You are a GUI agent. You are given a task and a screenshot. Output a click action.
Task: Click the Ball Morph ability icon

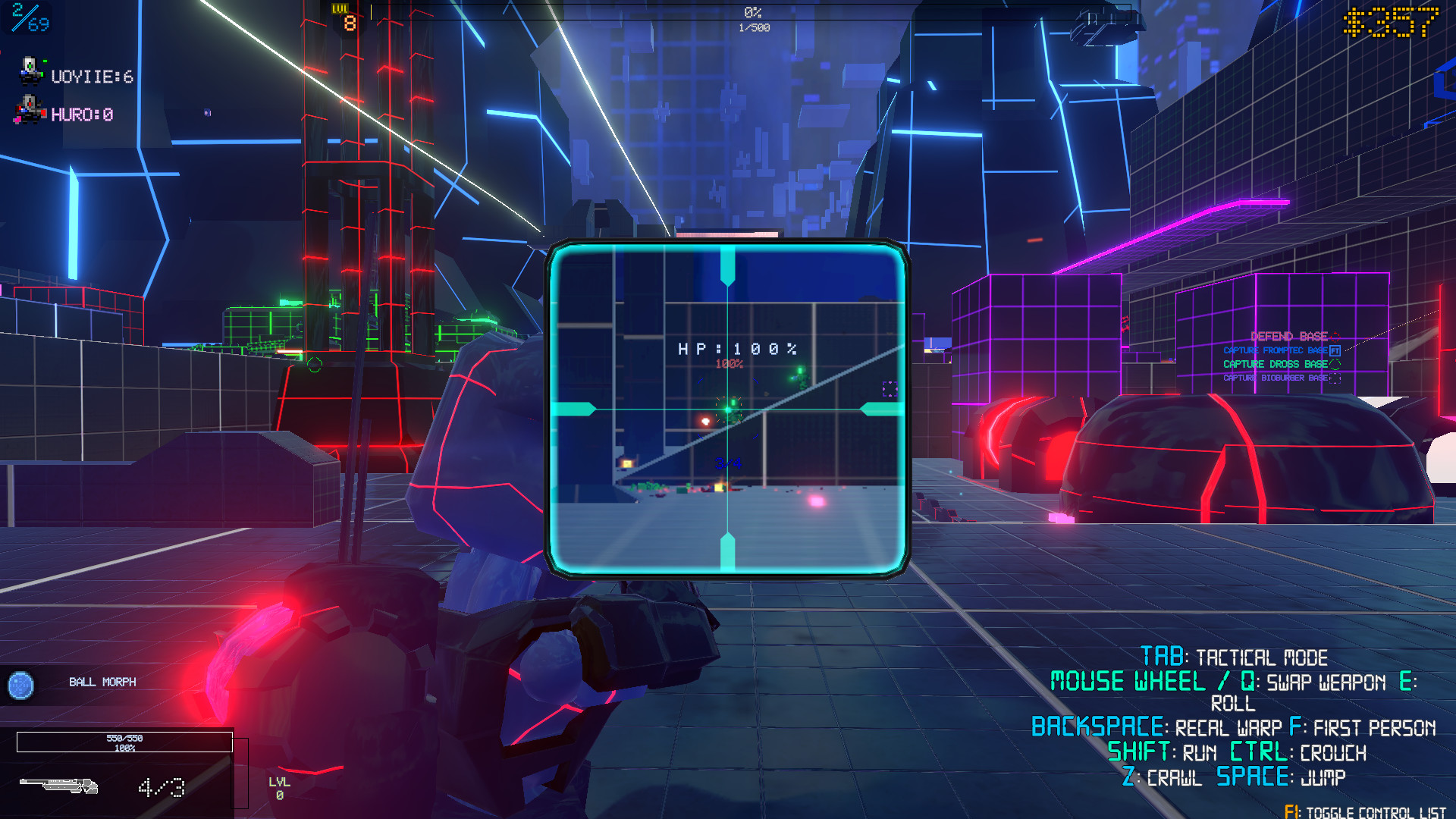23,686
